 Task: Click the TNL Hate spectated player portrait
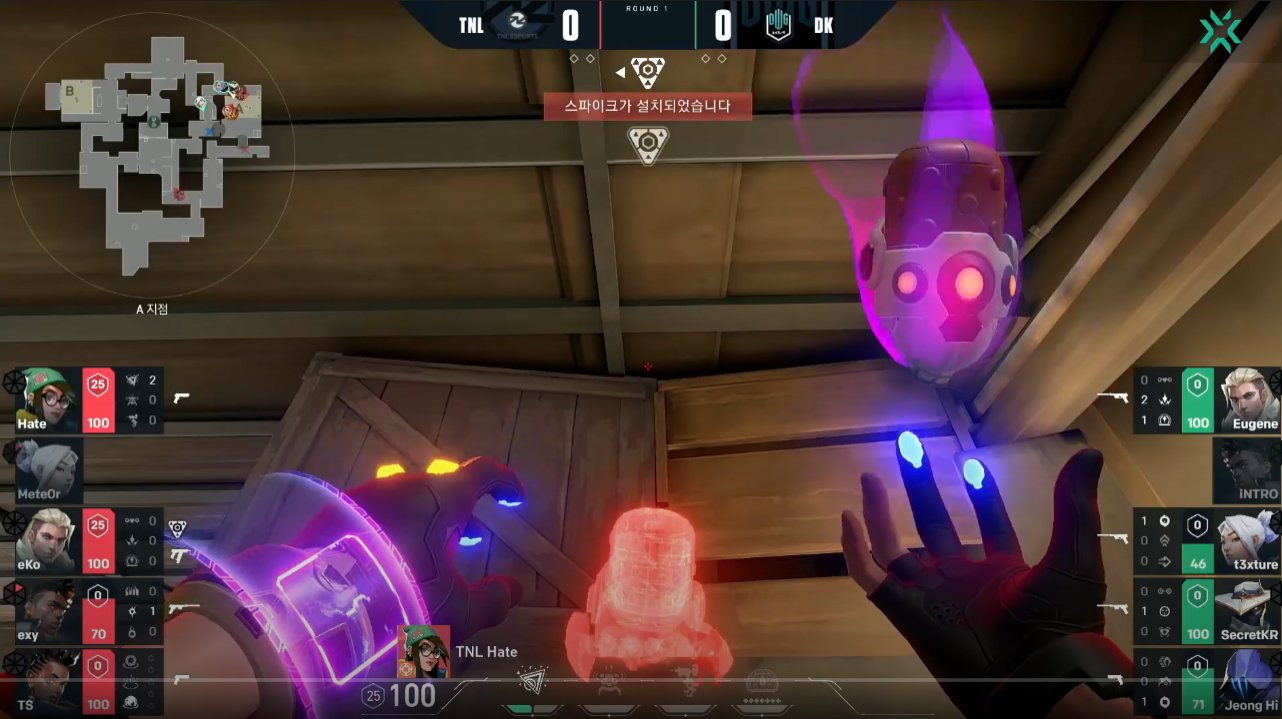[423, 651]
